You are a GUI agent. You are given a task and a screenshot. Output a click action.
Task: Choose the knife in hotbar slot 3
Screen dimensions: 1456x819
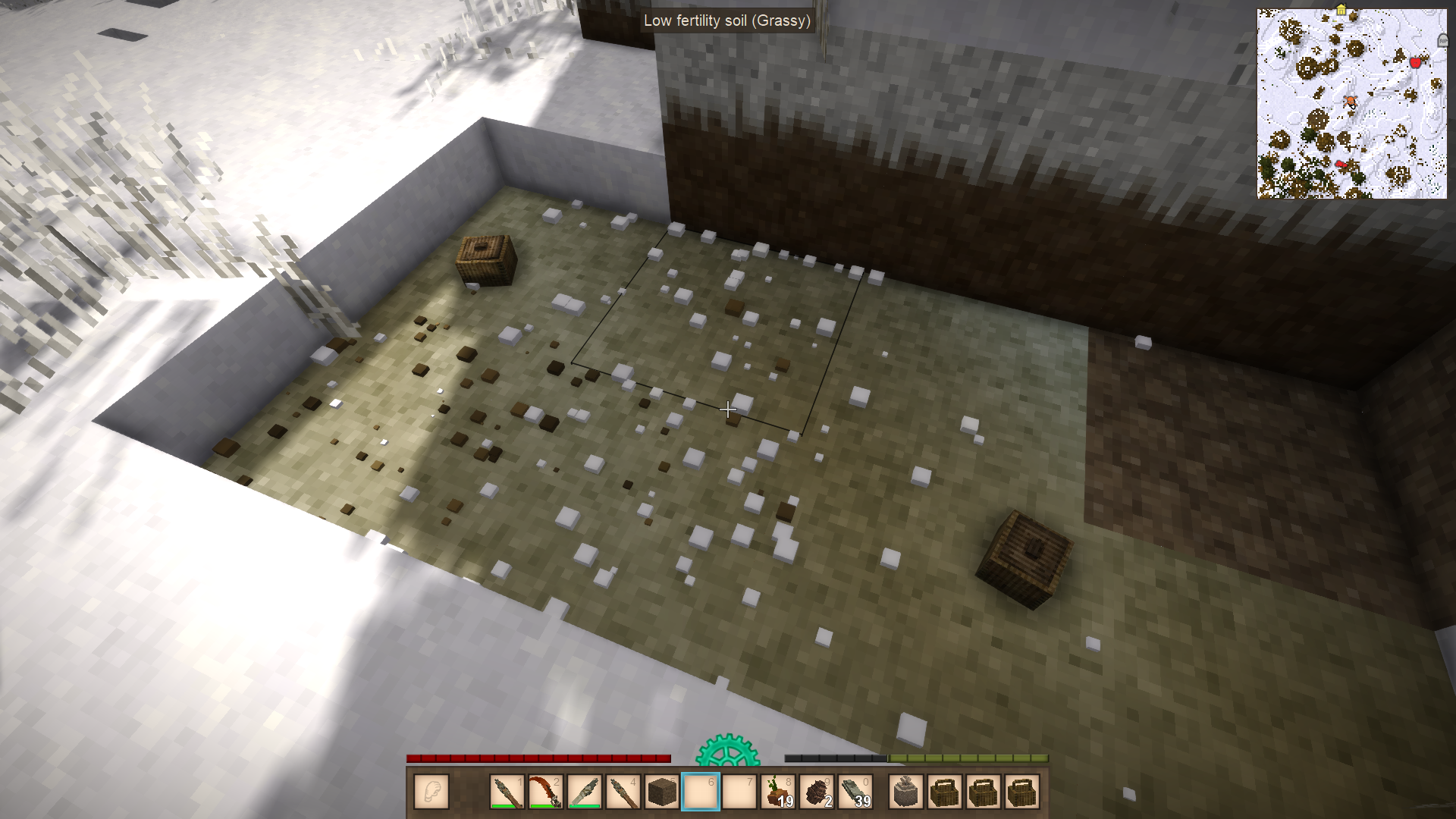point(585,792)
